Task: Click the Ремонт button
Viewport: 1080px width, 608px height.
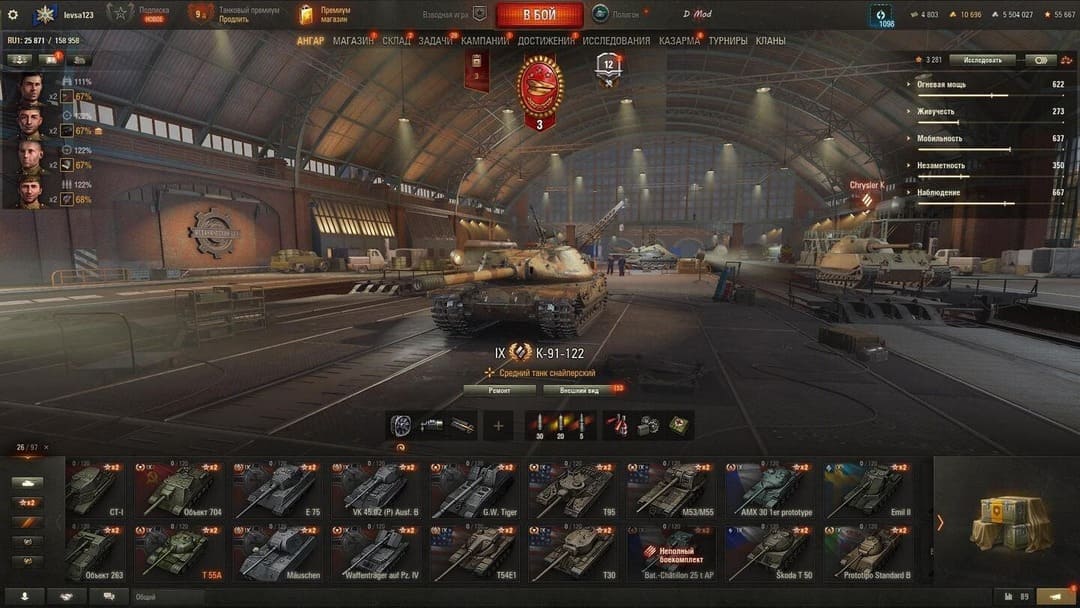Action: pos(499,390)
